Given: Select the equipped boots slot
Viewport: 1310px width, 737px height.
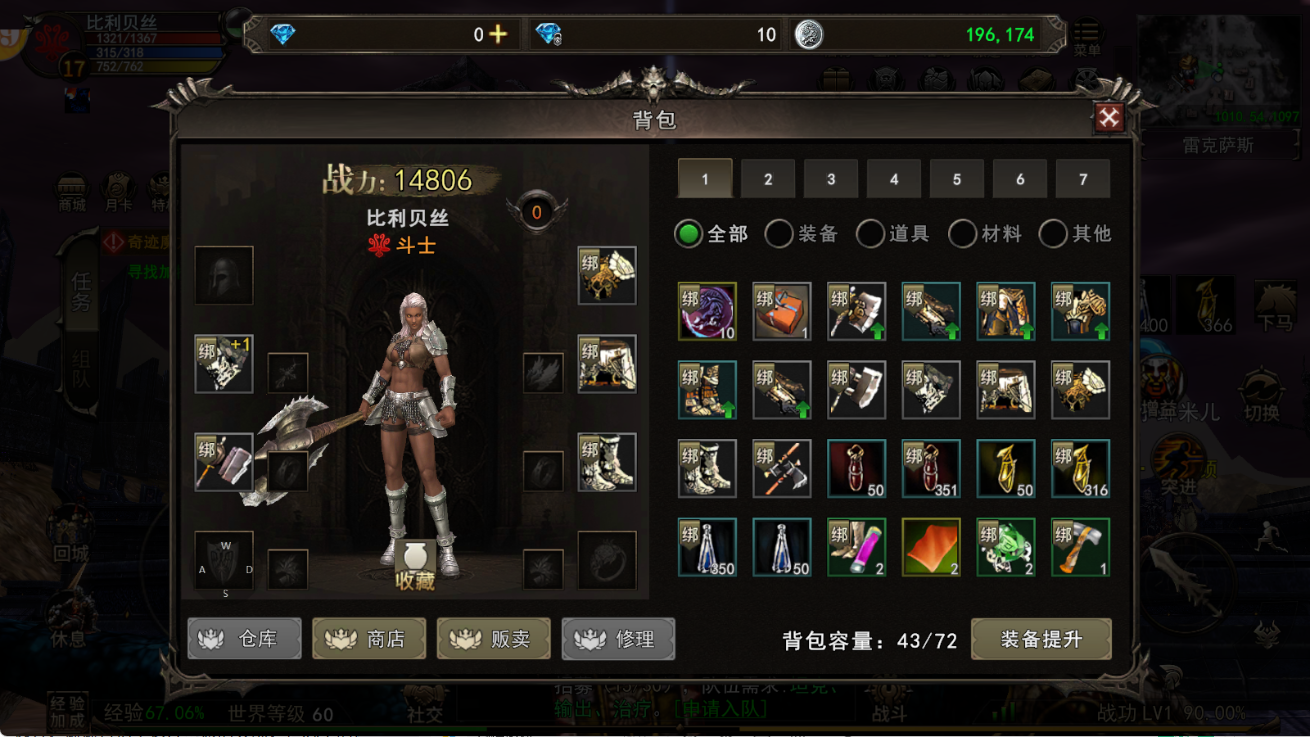Looking at the screenshot, I should click(x=607, y=462).
